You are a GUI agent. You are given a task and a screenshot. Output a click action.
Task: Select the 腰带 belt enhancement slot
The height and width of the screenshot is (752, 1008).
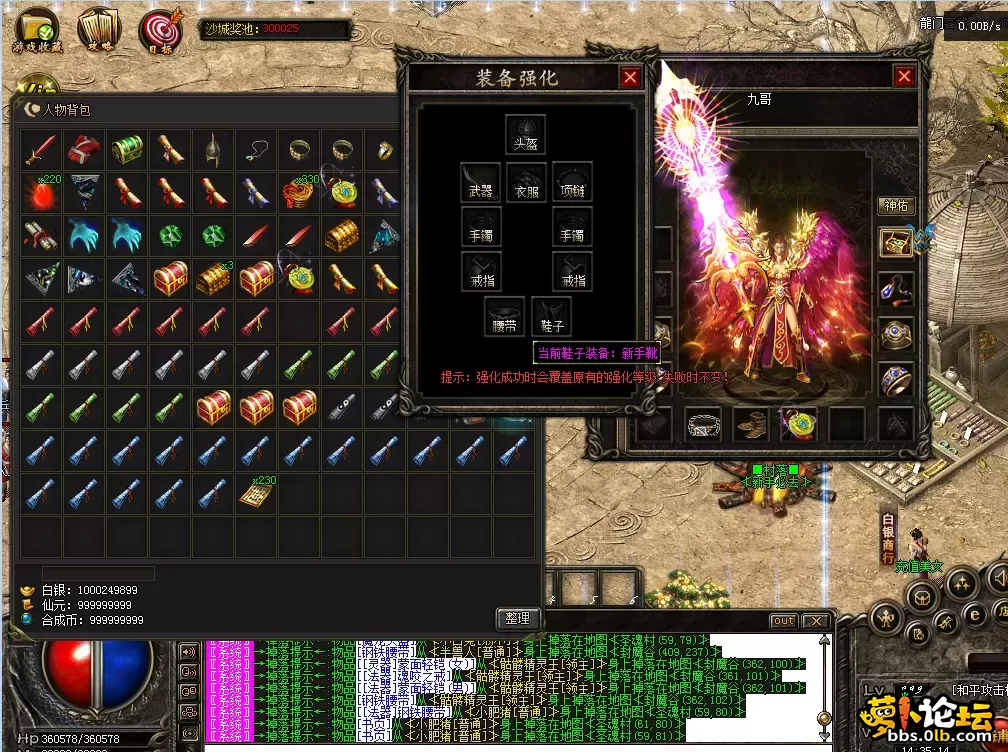(x=504, y=316)
